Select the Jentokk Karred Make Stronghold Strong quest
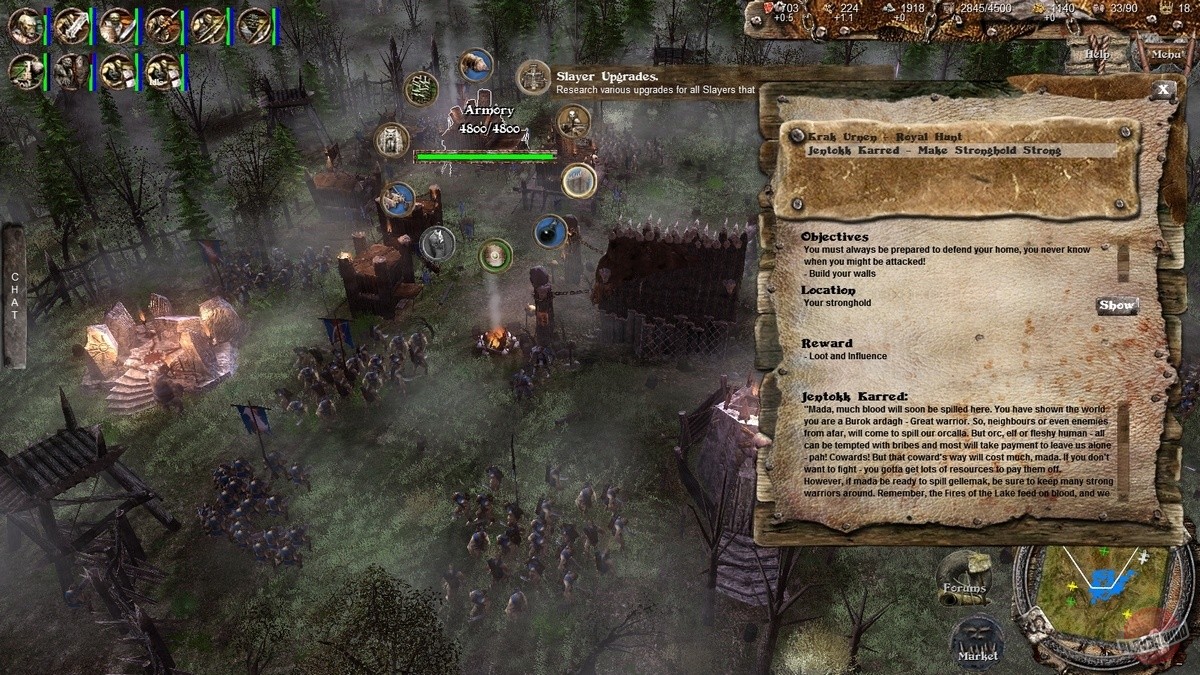Viewport: 1200px width, 675px height. (920, 150)
